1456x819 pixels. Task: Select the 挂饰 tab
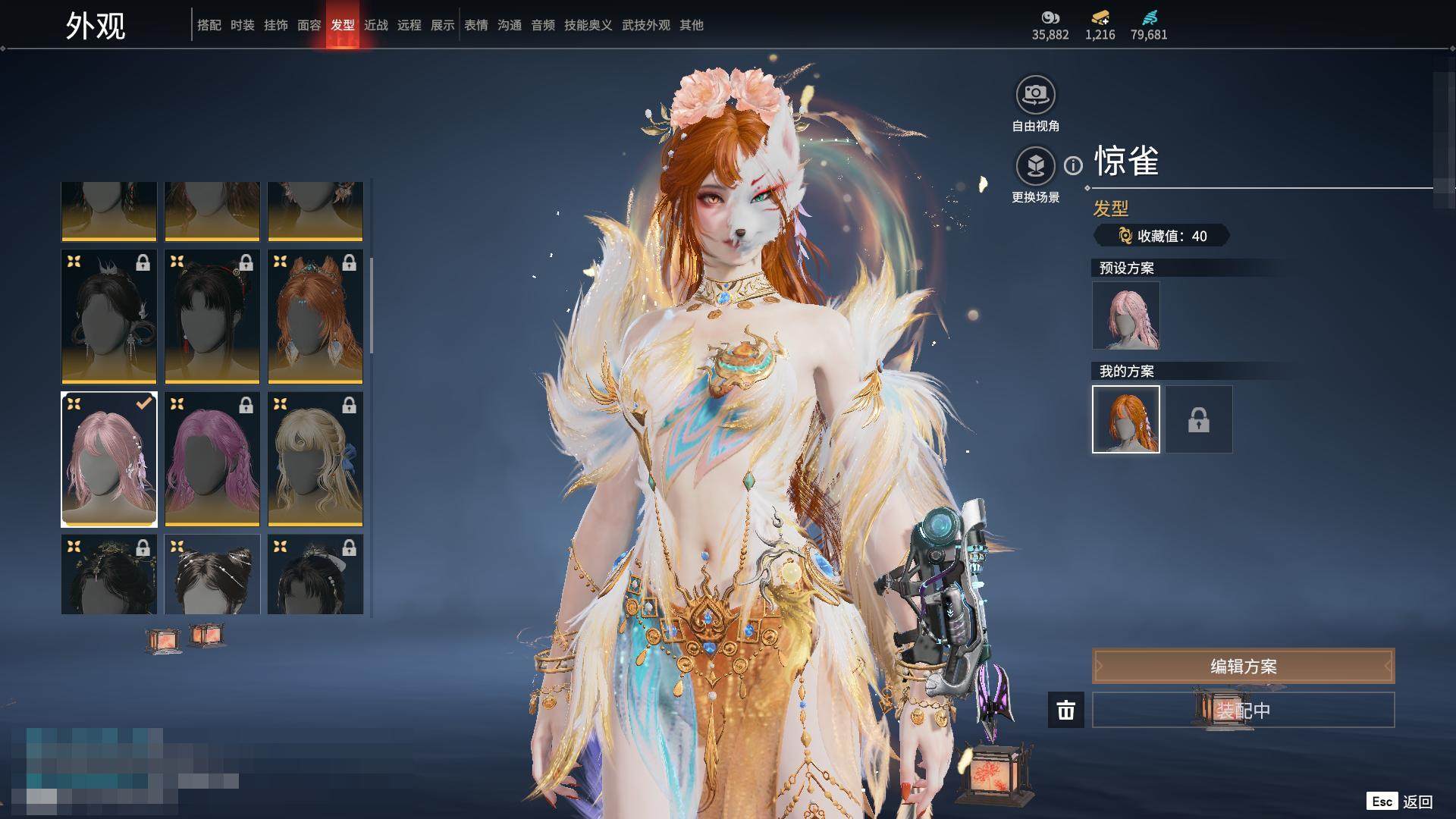click(276, 25)
